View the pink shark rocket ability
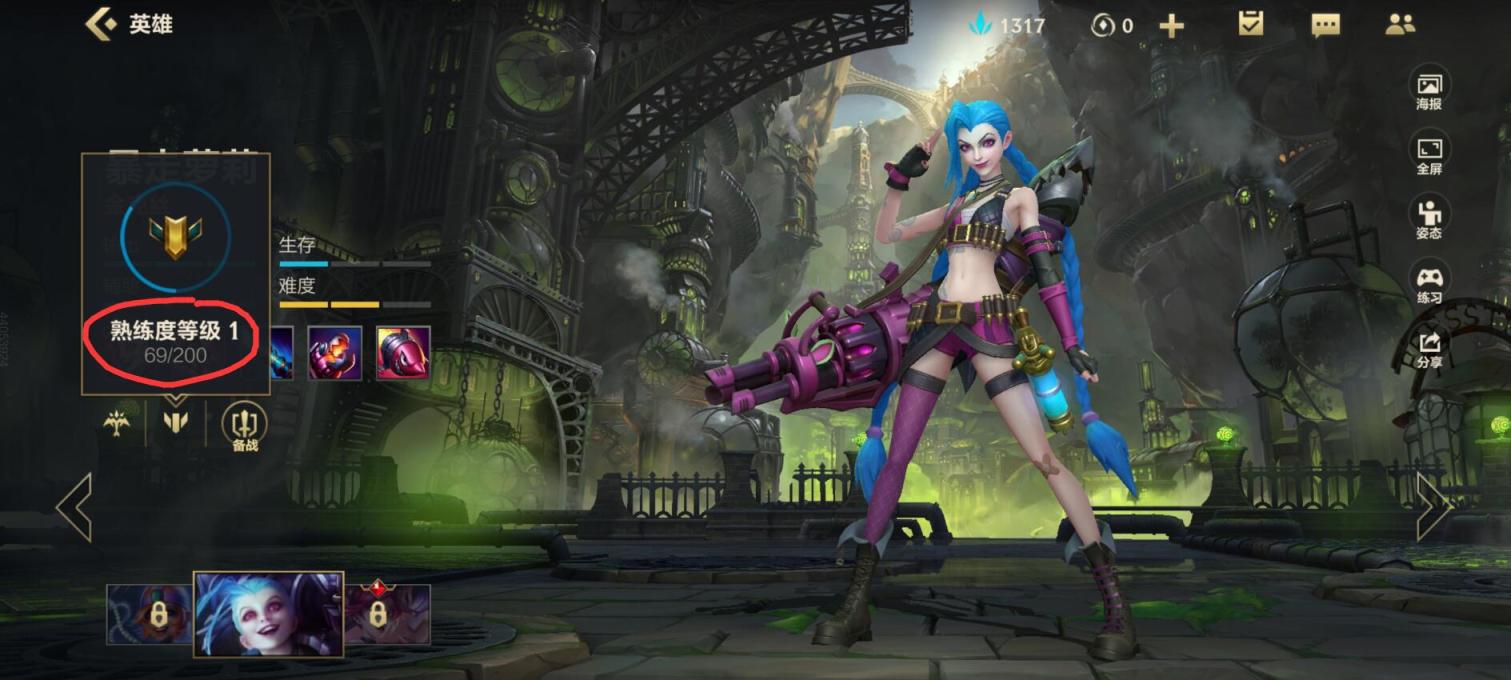 point(403,352)
